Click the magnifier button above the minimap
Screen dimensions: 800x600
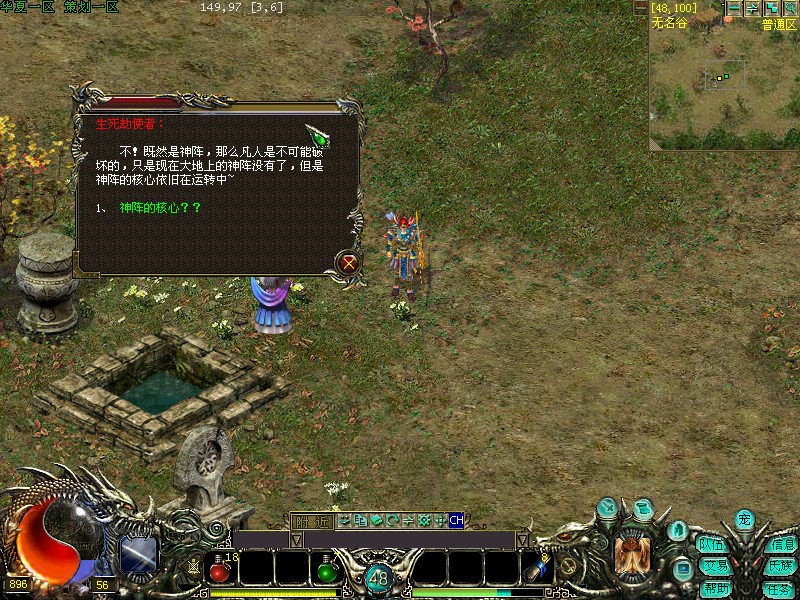[x=790, y=8]
